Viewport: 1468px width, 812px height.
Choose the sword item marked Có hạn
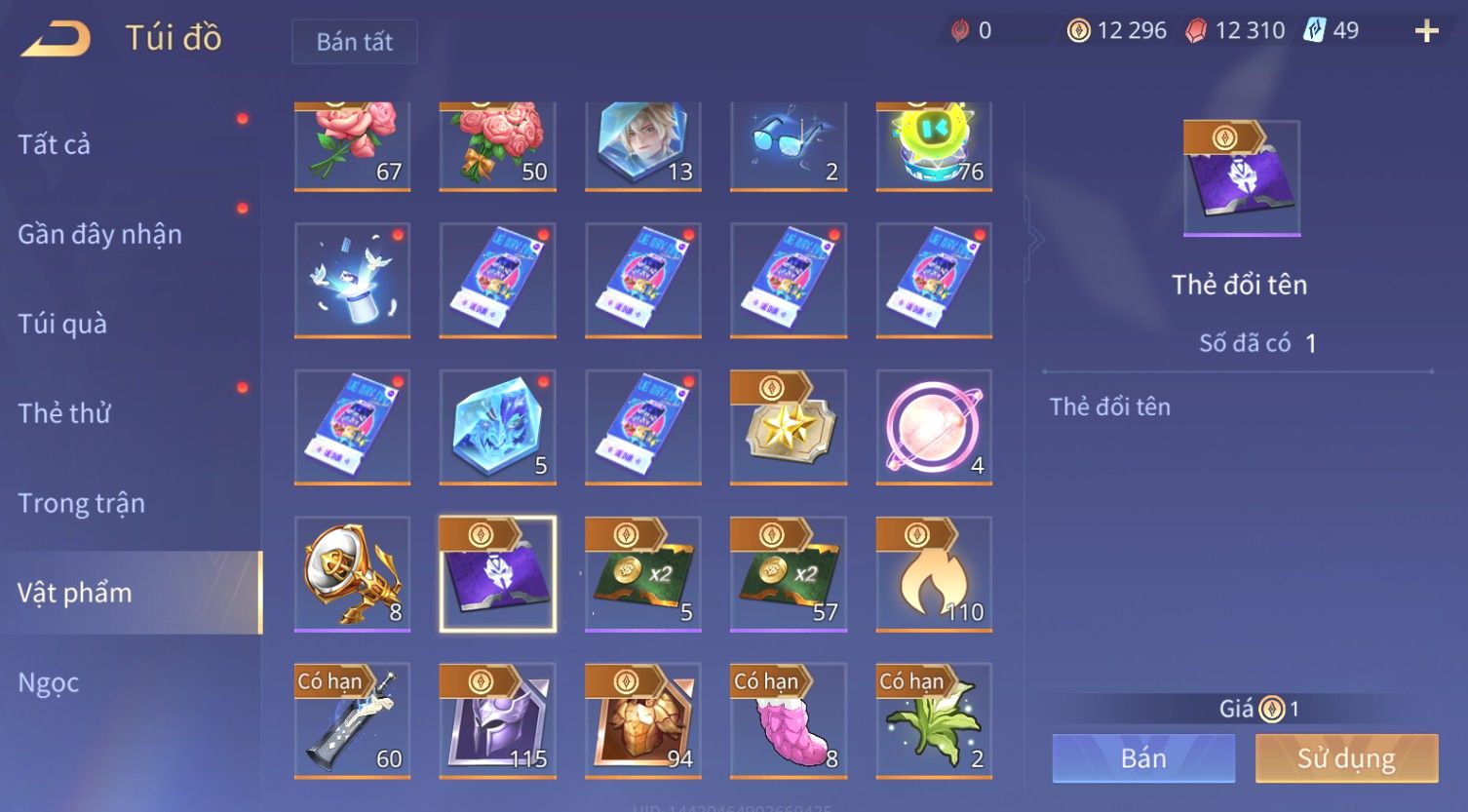click(x=352, y=721)
